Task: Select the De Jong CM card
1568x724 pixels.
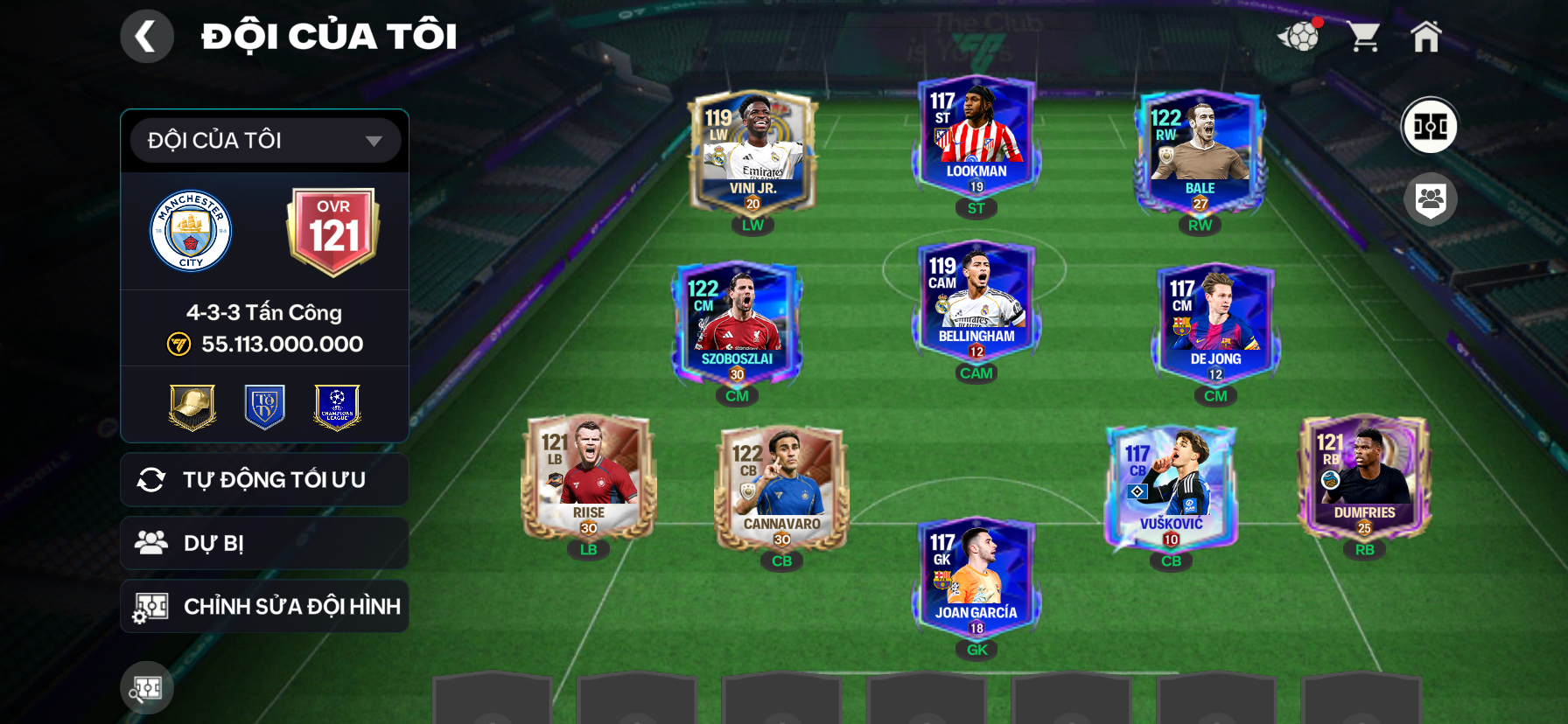Action: click(x=1215, y=325)
